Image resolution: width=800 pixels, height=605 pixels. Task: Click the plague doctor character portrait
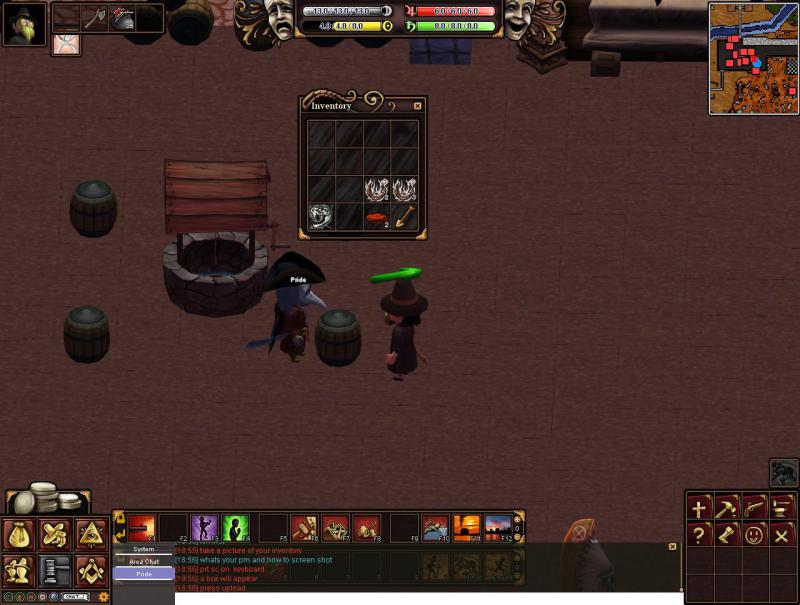tap(23, 24)
